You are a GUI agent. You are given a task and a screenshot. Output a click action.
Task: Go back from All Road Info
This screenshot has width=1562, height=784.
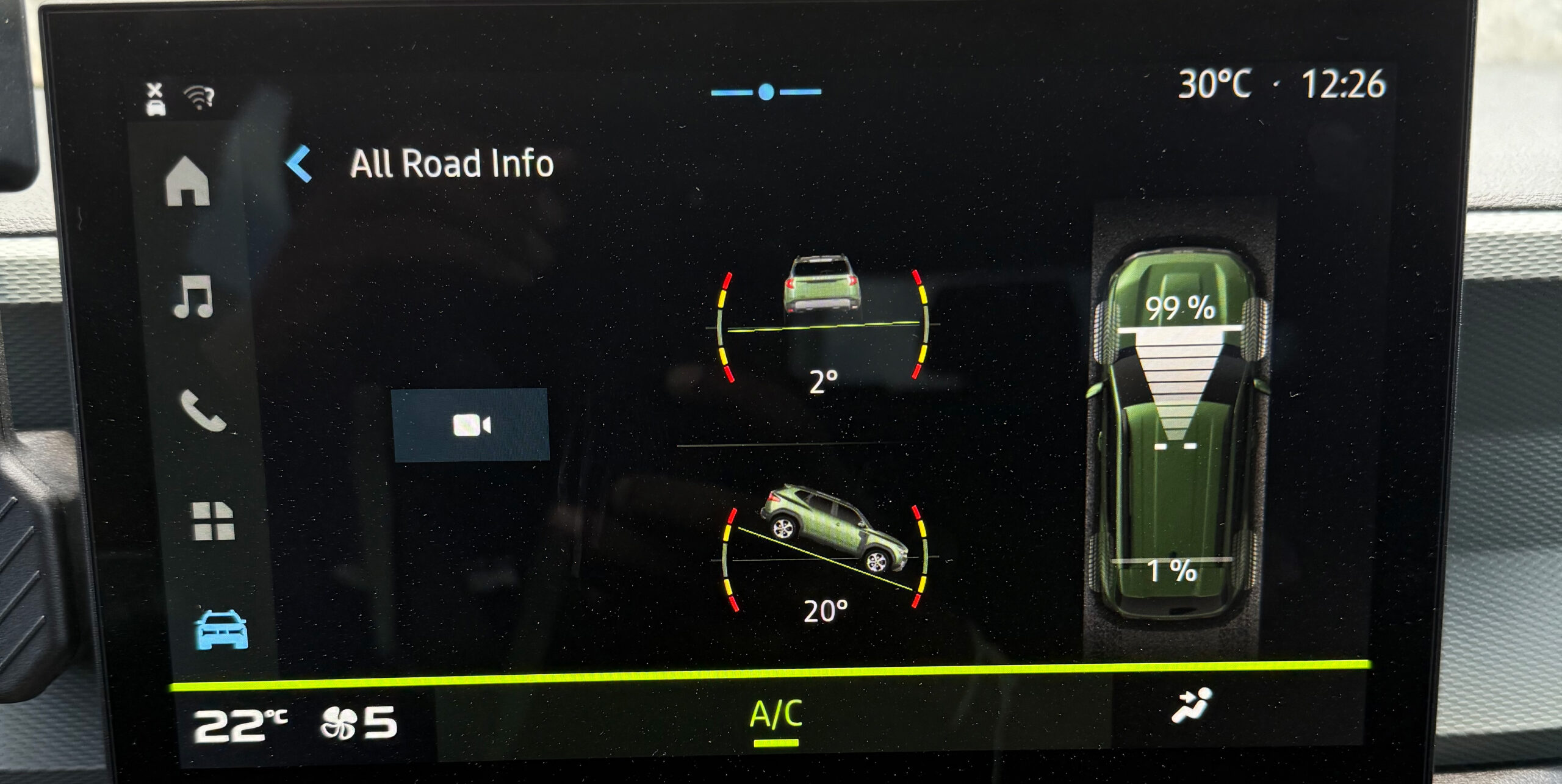[300, 164]
